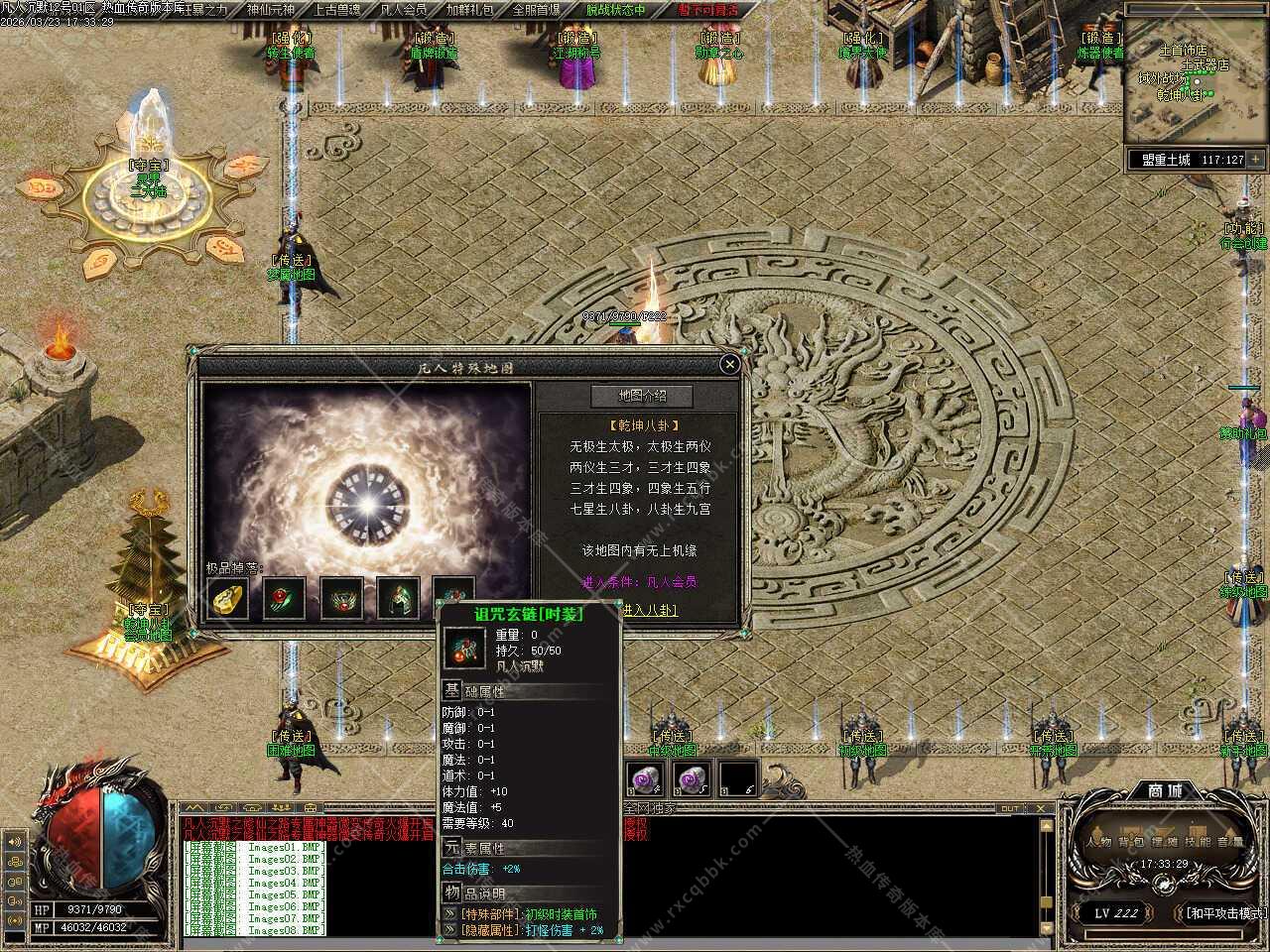Open the 全服首爆 top menu
This screenshot has width=1270, height=952.
[x=537, y=10]
